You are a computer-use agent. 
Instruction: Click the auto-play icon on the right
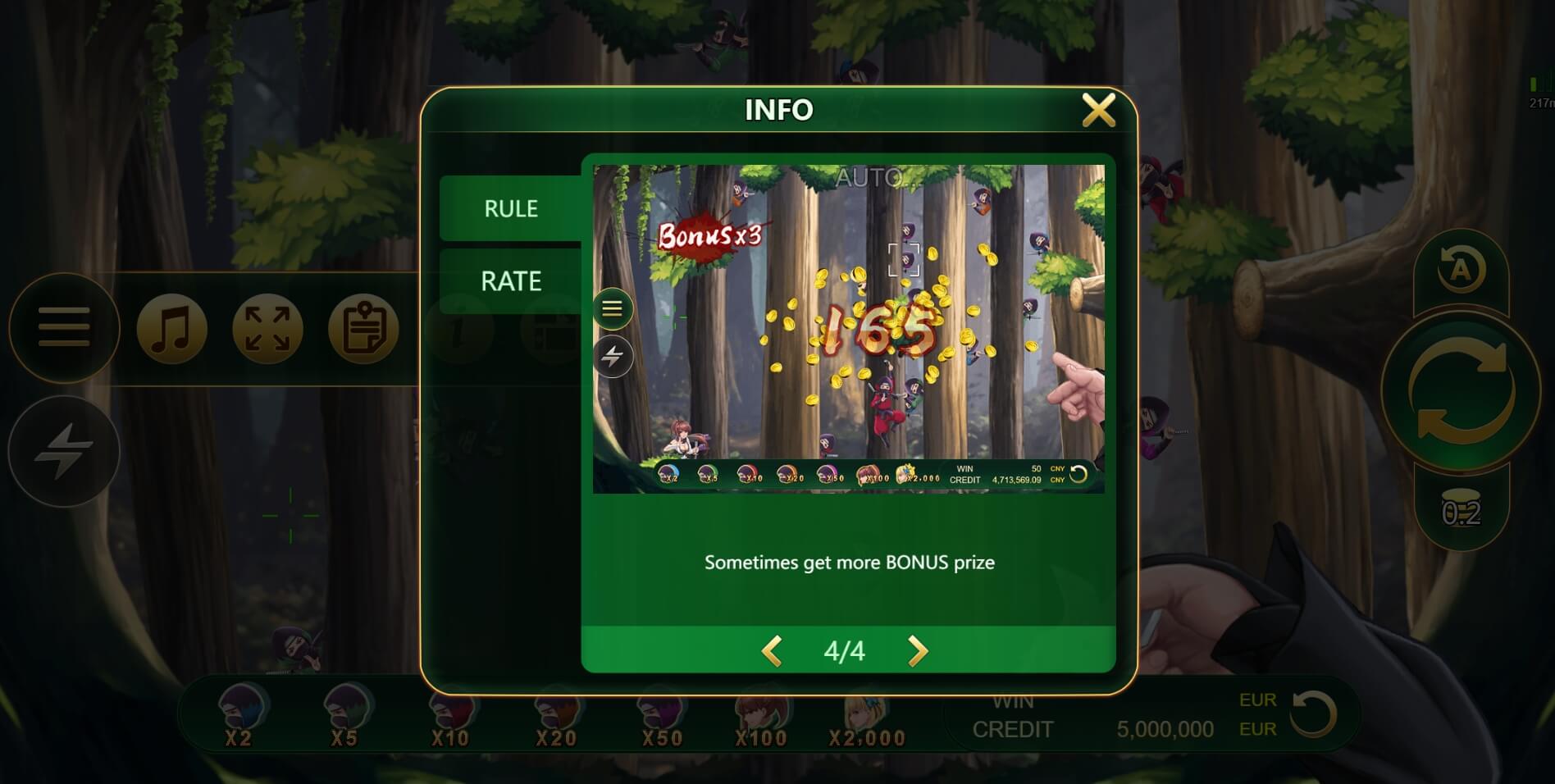1463,271
